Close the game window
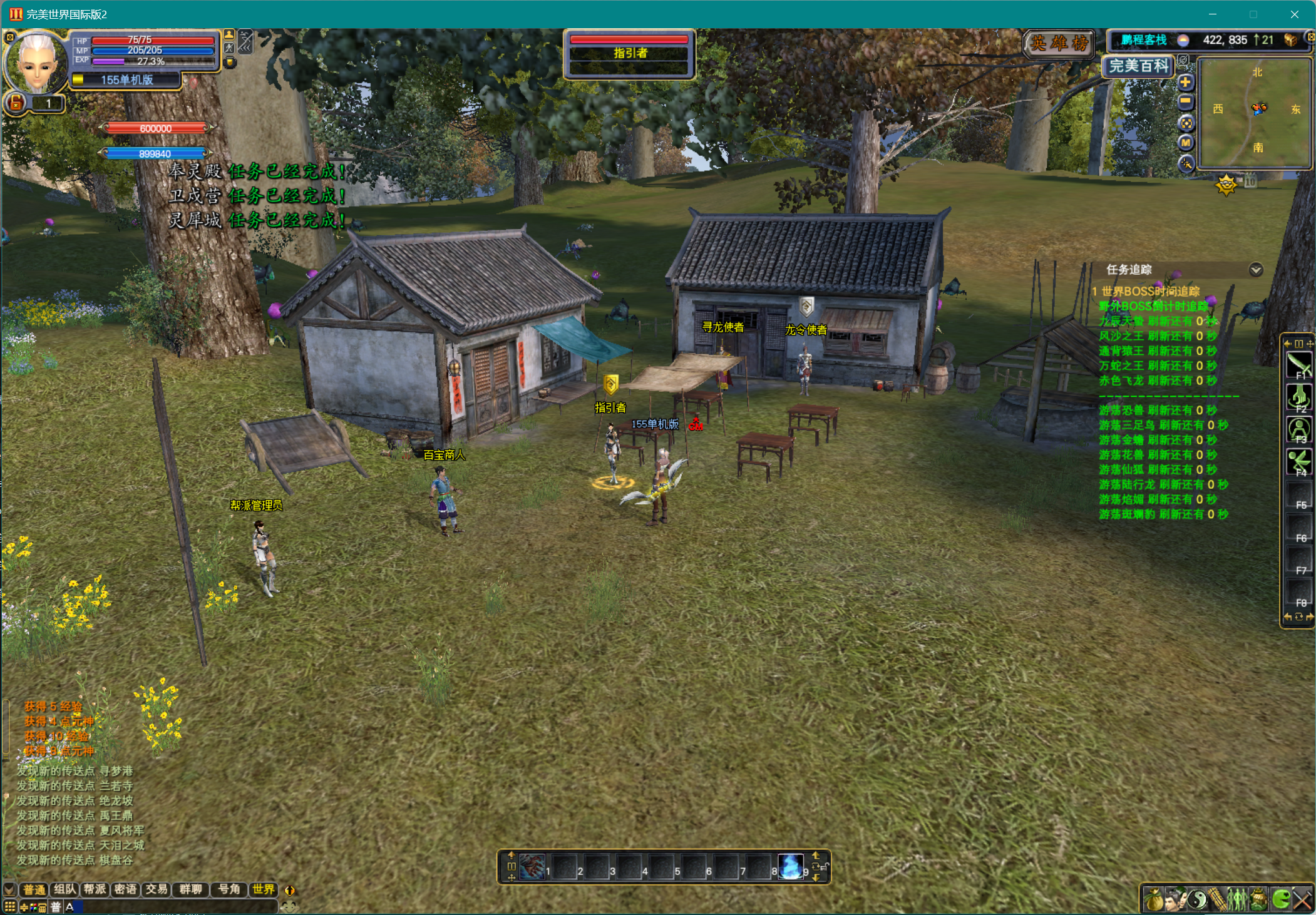Image resolution: width=1316 pixels, height=915 pixels. click(x=1294, y=14)
